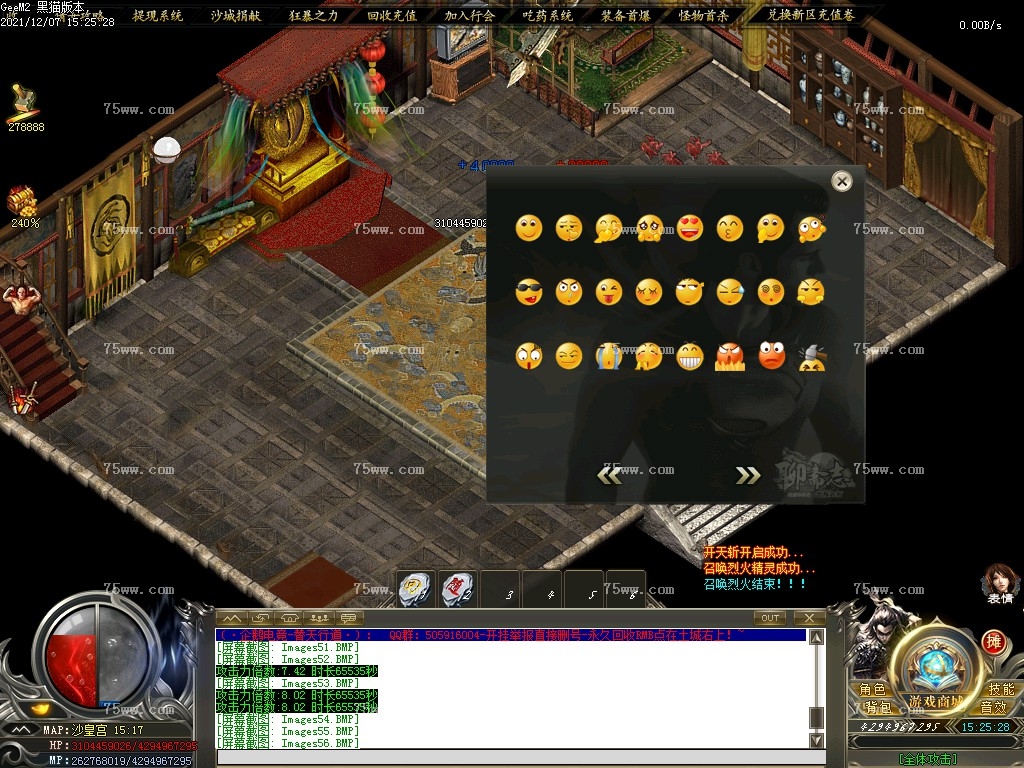Open the 沙城捐献 menu
Screen dimensions: 1024x768
coord(236,16)
